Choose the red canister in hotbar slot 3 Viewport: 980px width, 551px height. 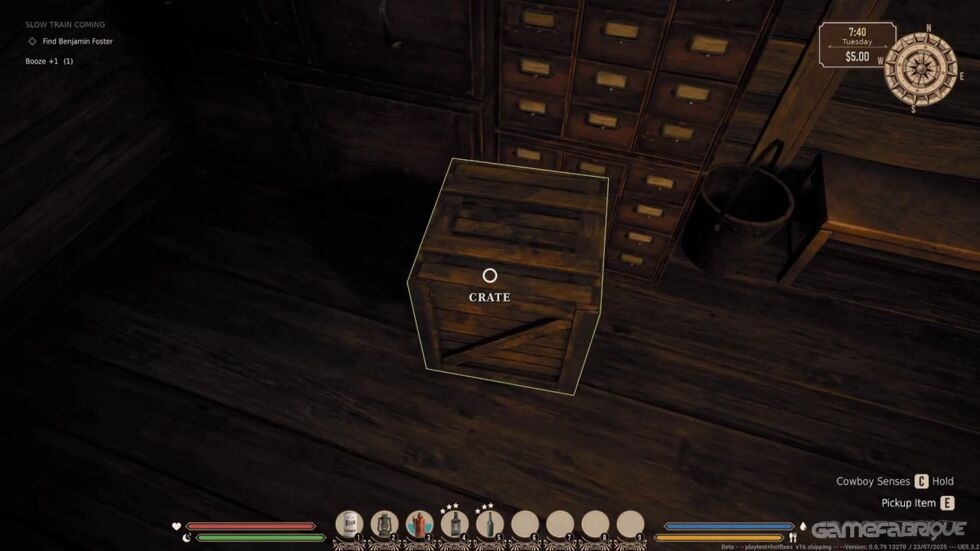pos(419,524)
